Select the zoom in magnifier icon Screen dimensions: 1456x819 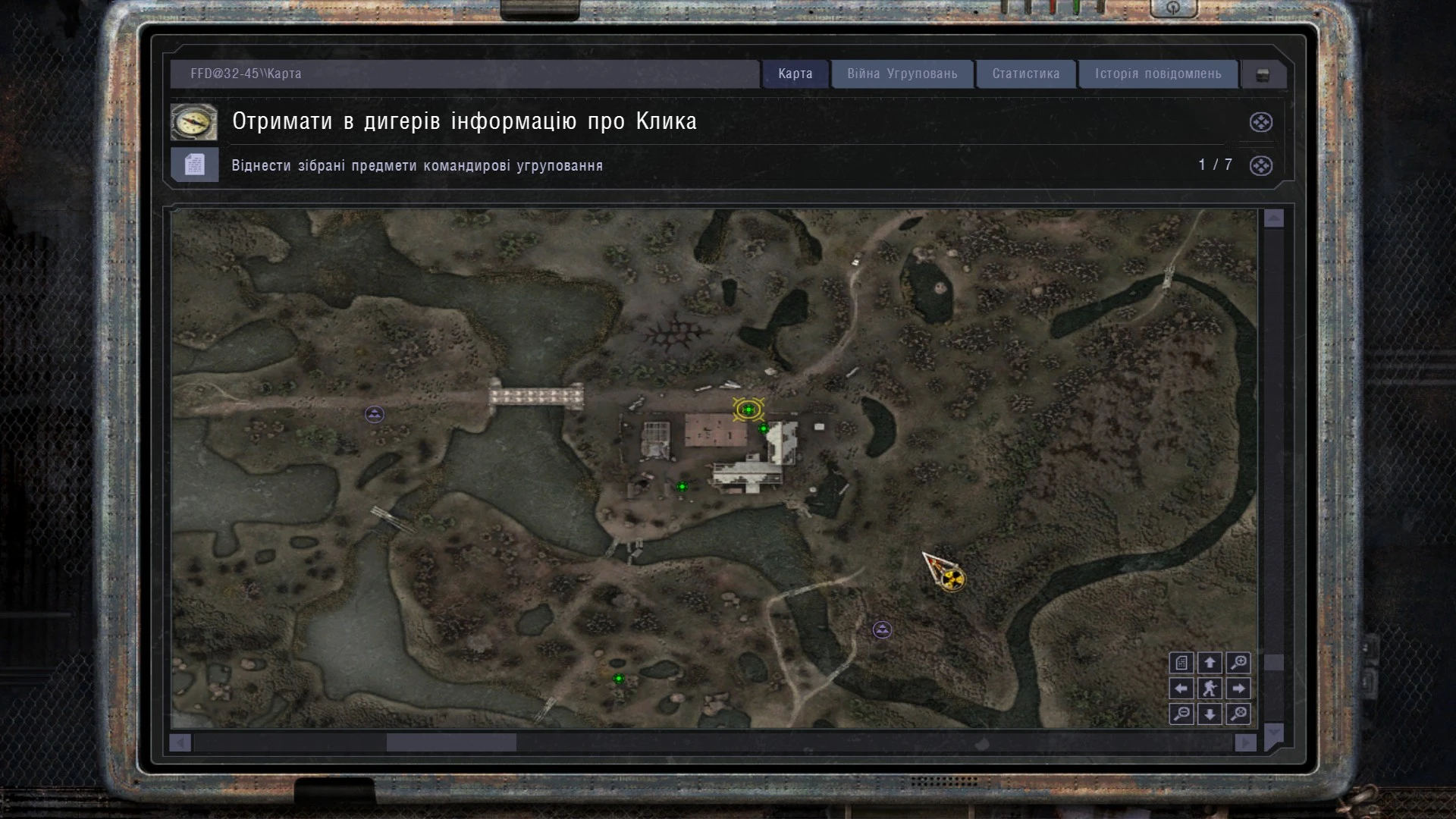point(1238,663)
